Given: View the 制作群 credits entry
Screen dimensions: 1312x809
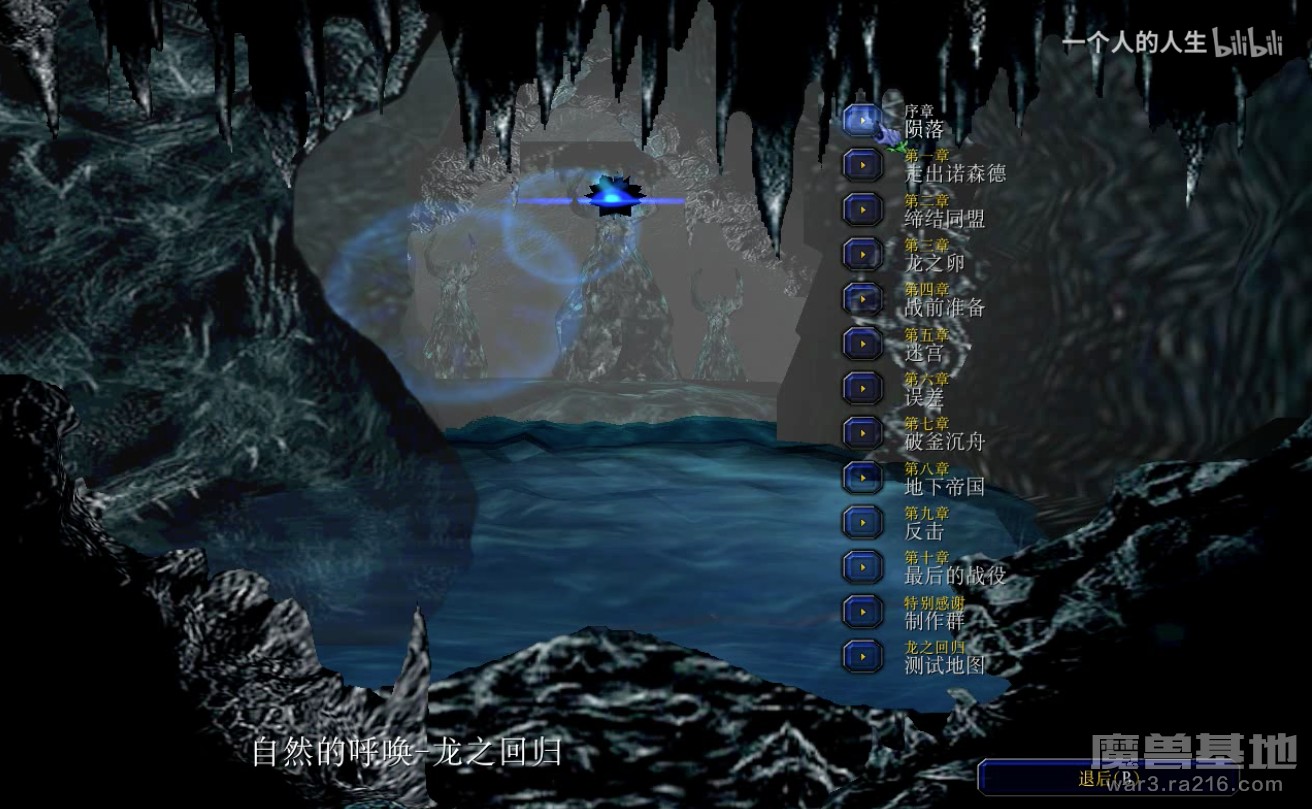Looking at the screenshot, I should [x=862, y=610].
